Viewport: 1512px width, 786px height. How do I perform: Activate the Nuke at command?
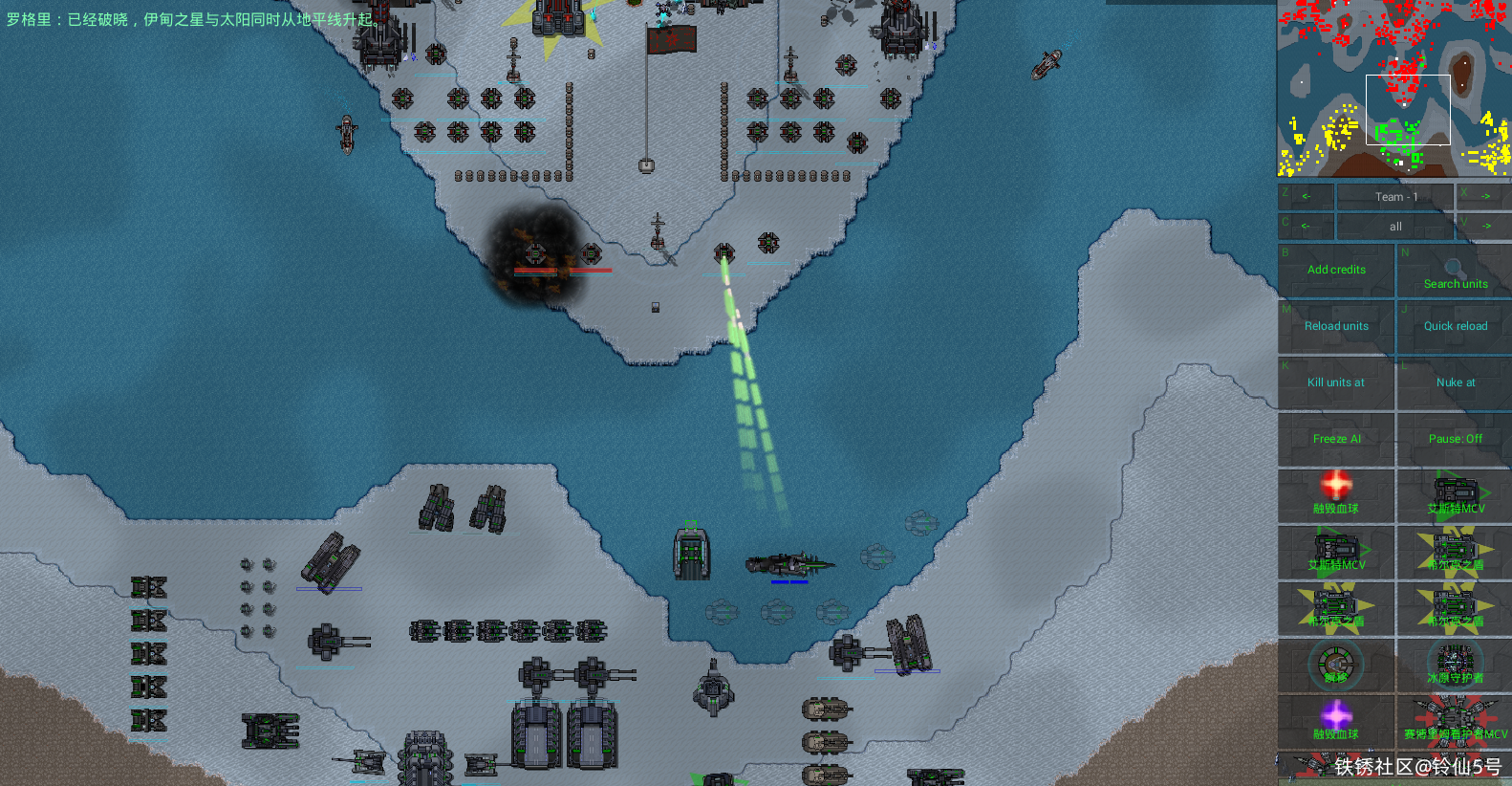(x=1455, y=383)
